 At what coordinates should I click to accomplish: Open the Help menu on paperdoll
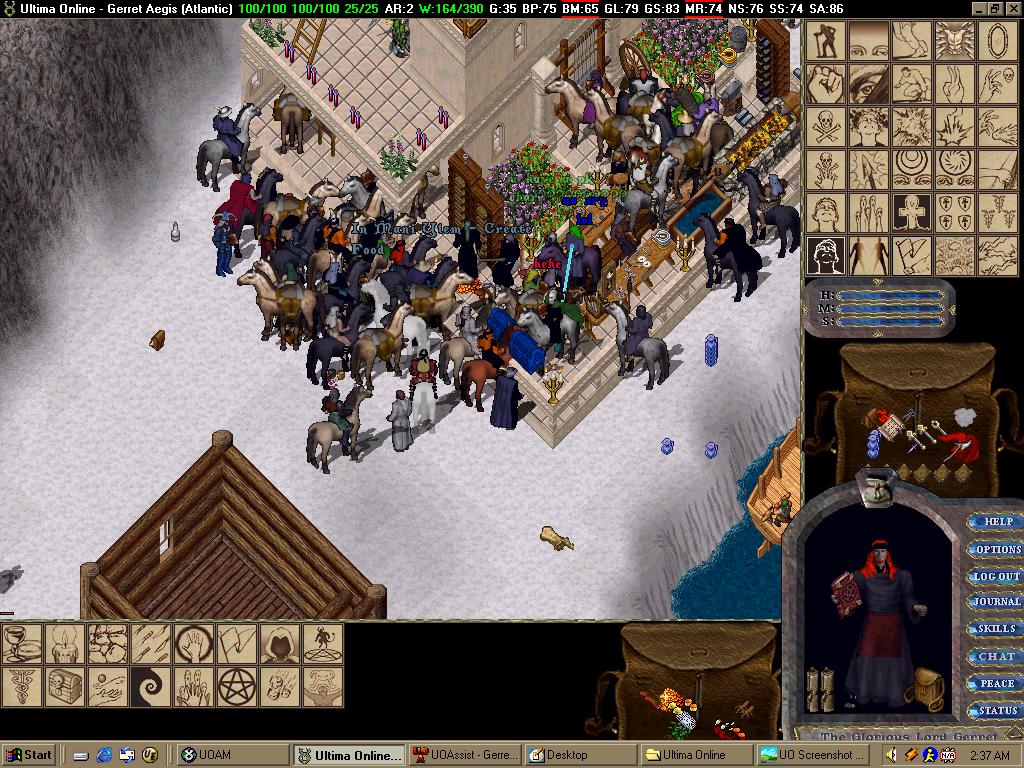[x=996, y=522]
